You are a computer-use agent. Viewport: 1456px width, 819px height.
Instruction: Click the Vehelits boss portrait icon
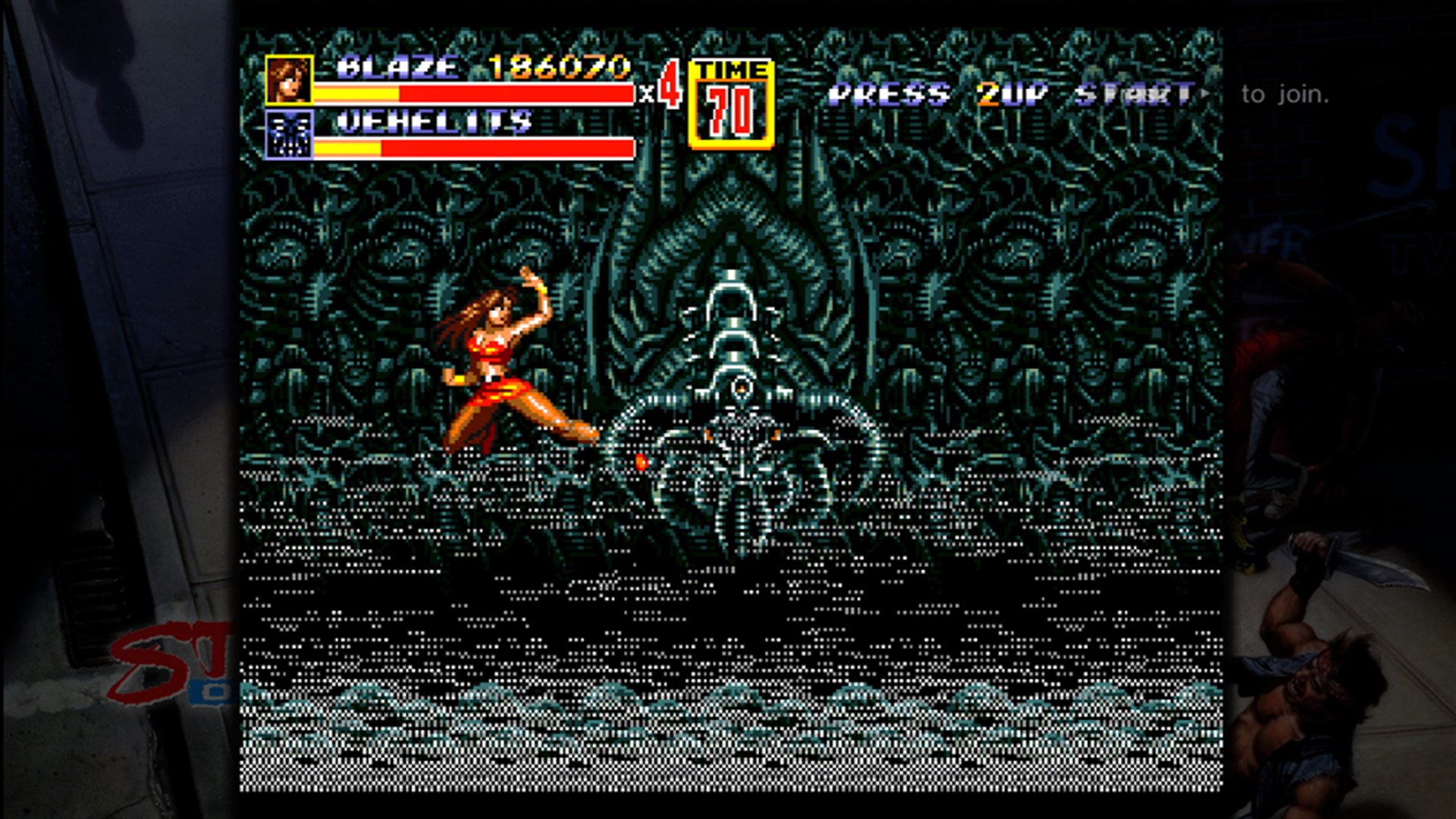[x=289, y=135]
